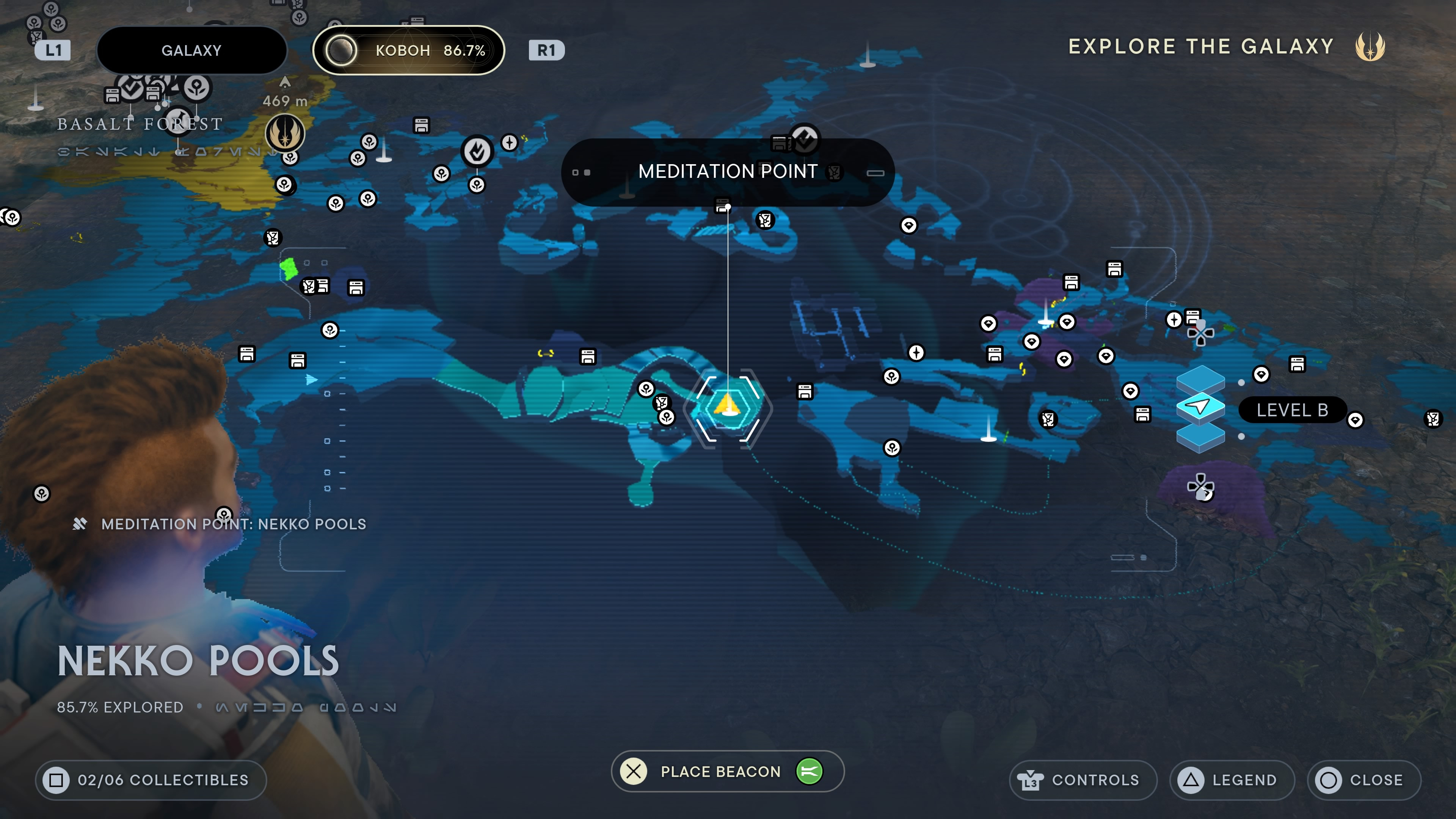Close the holomap
The image size is (1456, 819).
tap(1363, 780)
